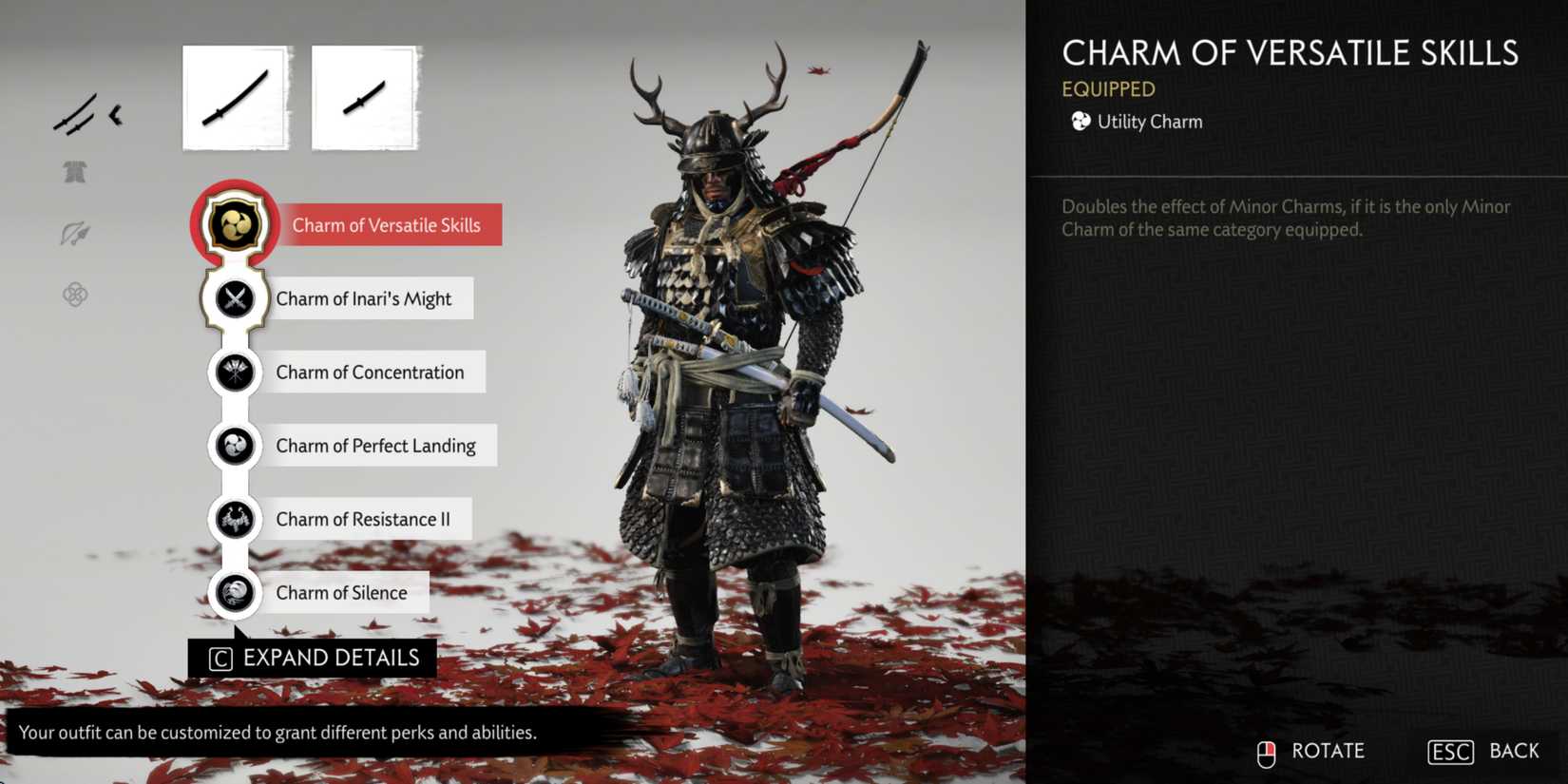1568x784 pixels.
Task: Click BACK to leave the gear menu
Action: [x=1513, y=750]
